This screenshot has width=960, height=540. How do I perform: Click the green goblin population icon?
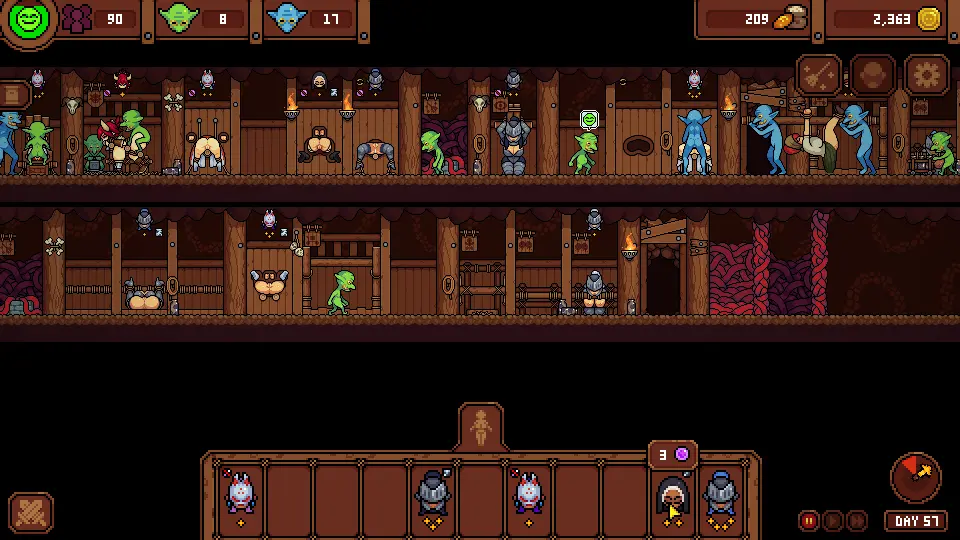(179, 19)
